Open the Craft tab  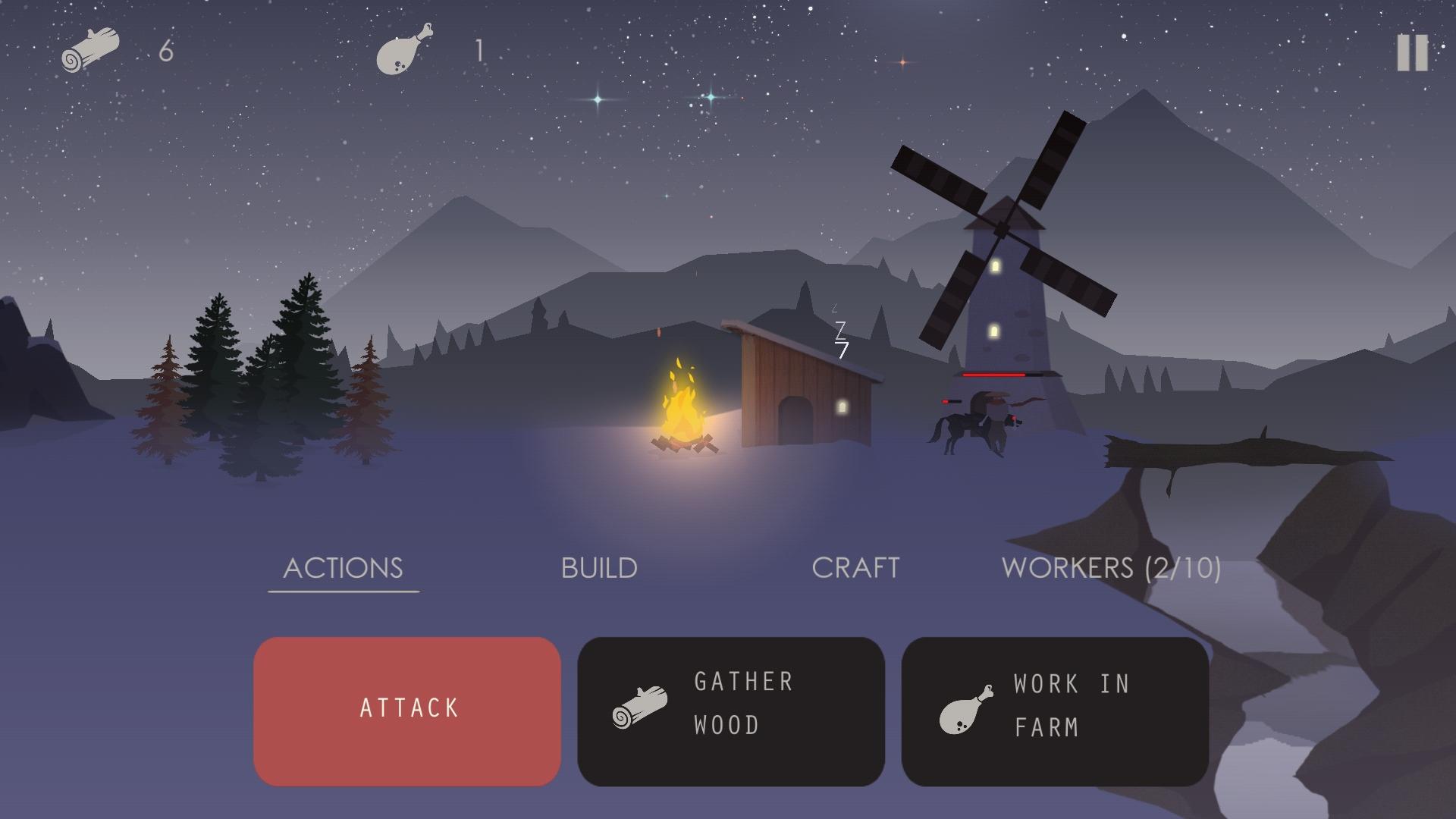click(855, 568)
